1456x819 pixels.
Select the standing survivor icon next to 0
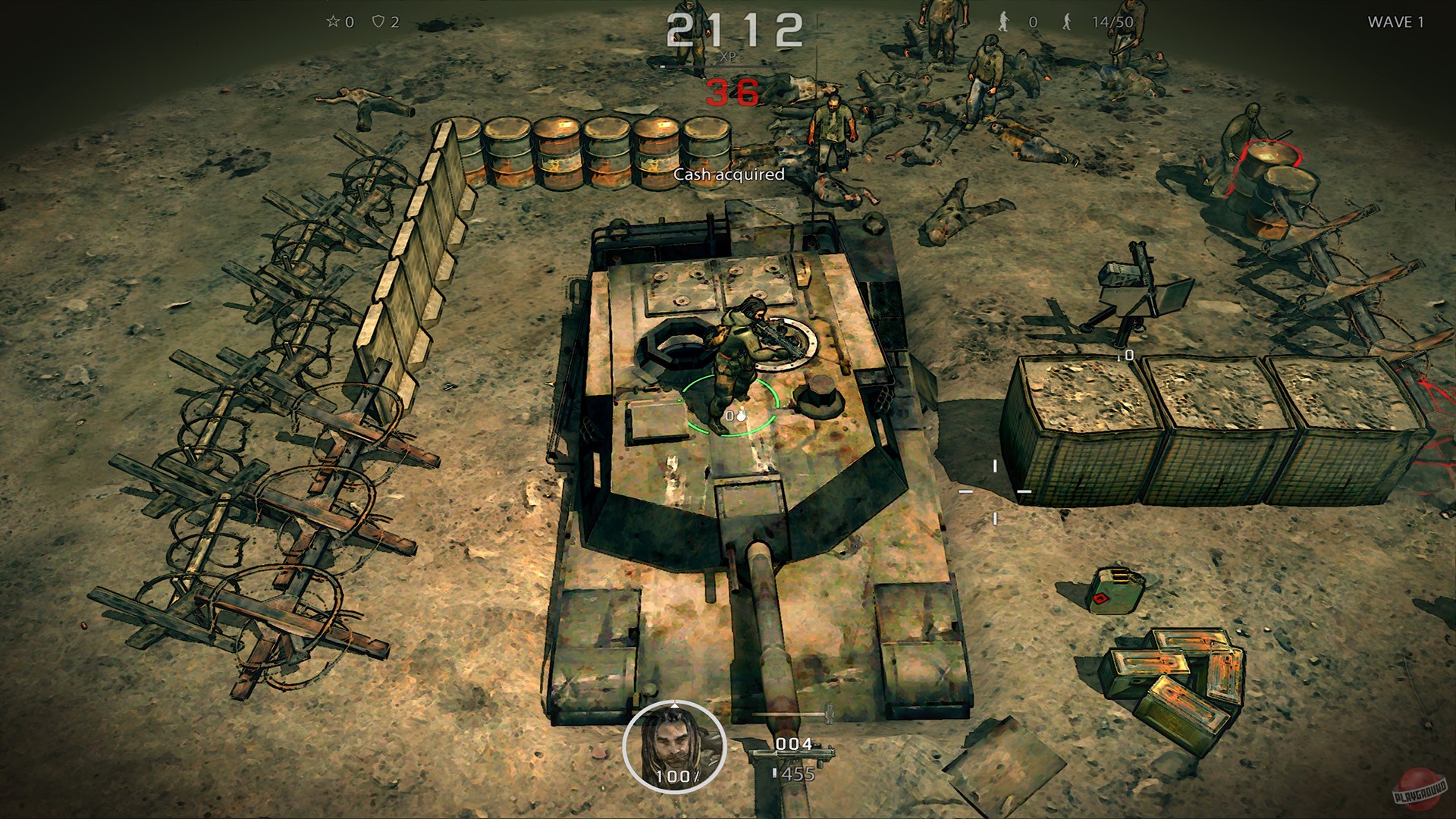[1004, 21]
